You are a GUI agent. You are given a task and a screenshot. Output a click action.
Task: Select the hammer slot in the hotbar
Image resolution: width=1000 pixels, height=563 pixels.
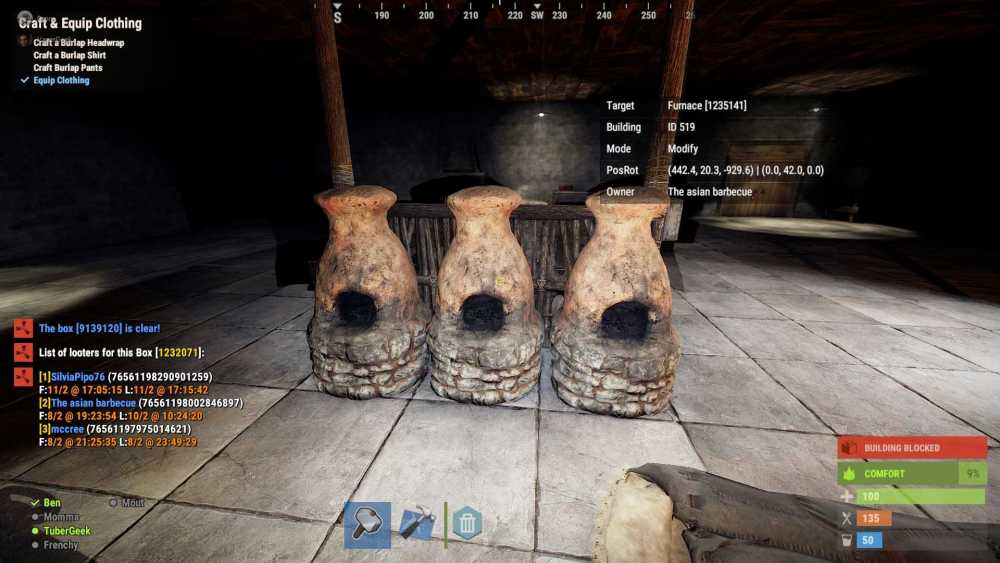(367, 525)
